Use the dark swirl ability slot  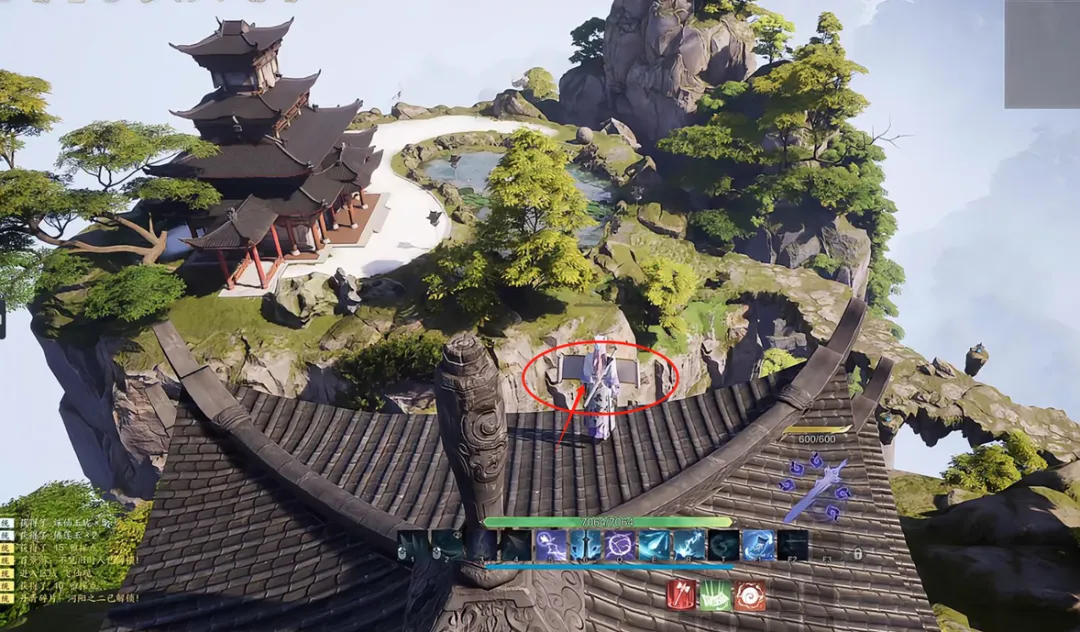pos(723,545)
